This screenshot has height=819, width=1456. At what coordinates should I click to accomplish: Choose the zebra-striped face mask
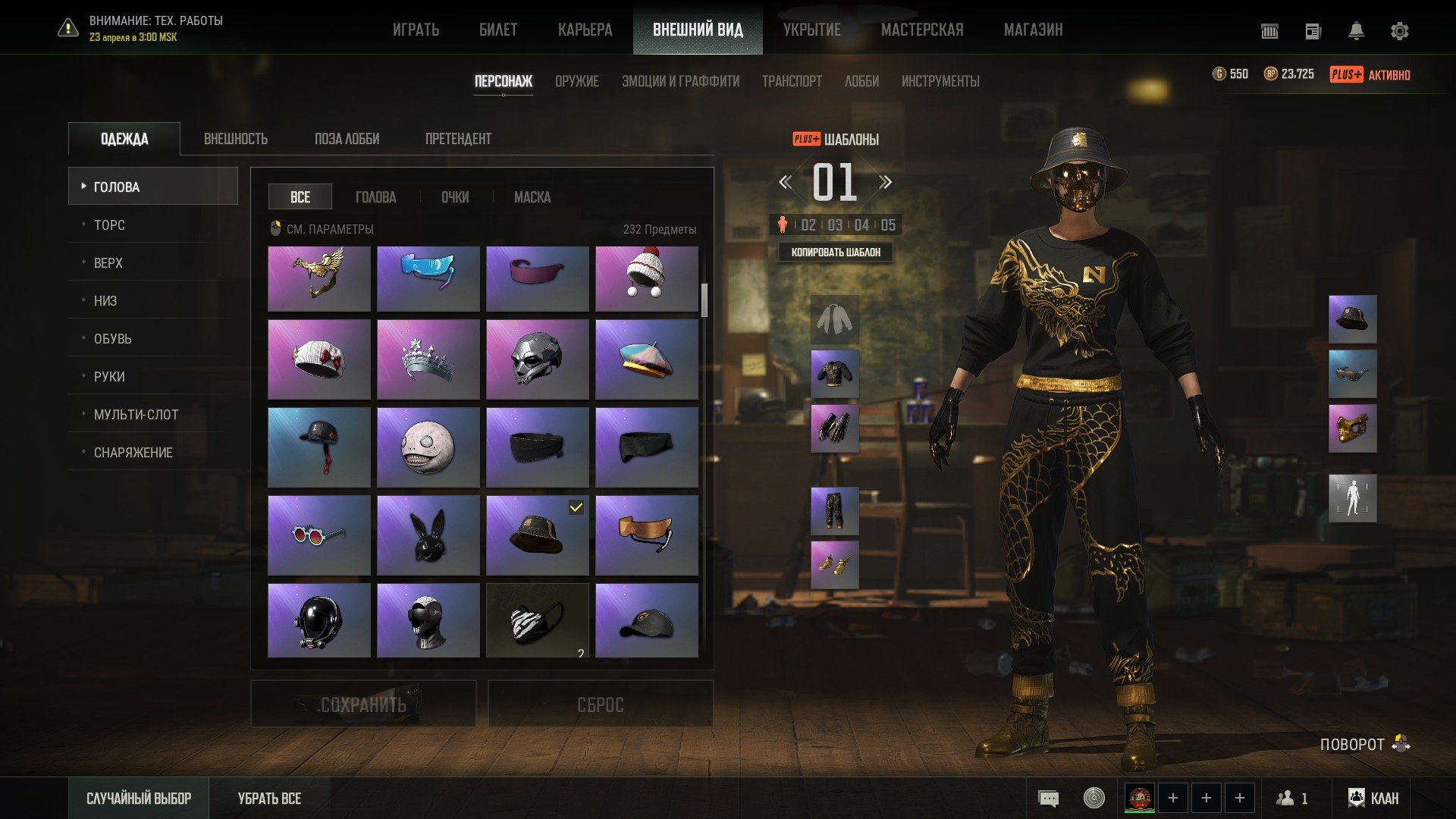pyautogui.click(x=537, y=620)
